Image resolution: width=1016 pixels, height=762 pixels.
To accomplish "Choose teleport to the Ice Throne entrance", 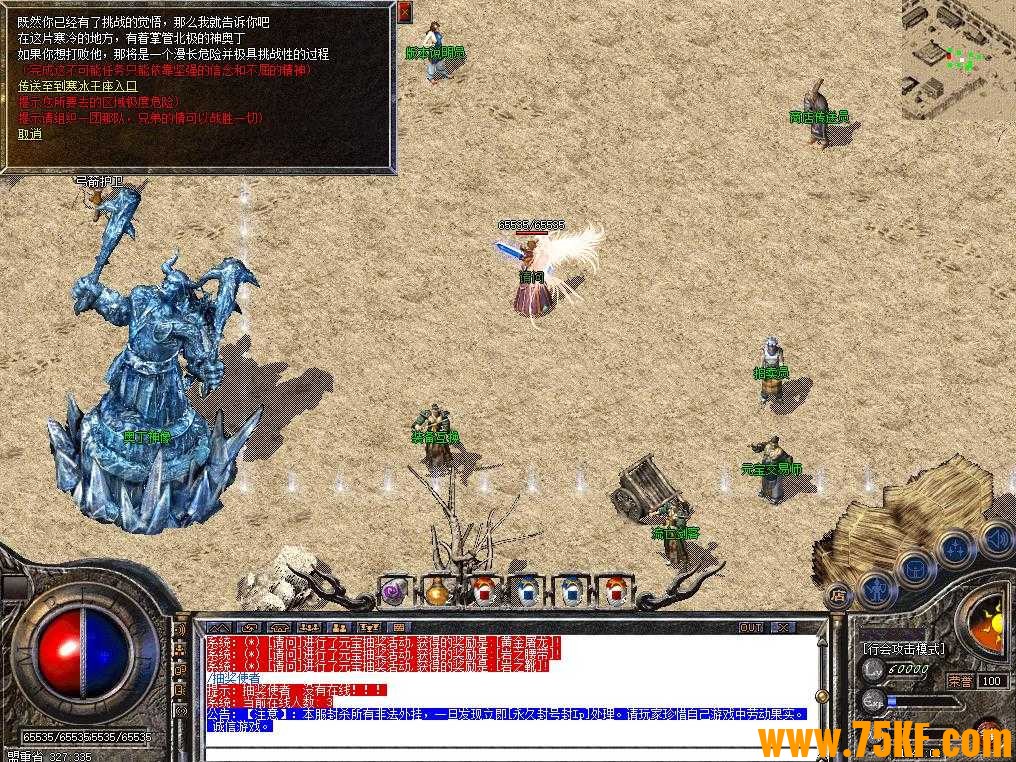I will point(77,86).
